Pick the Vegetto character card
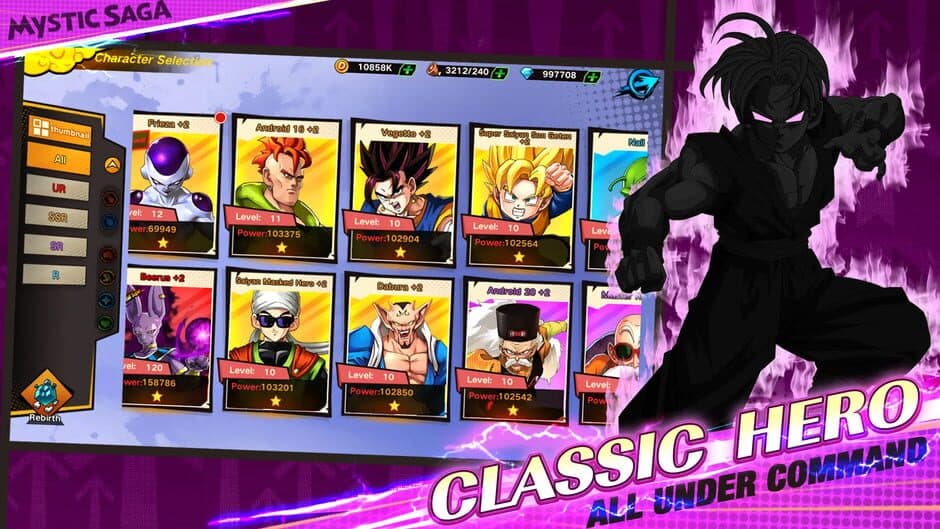This screenshot has height=529, width=940. point(404,192)
